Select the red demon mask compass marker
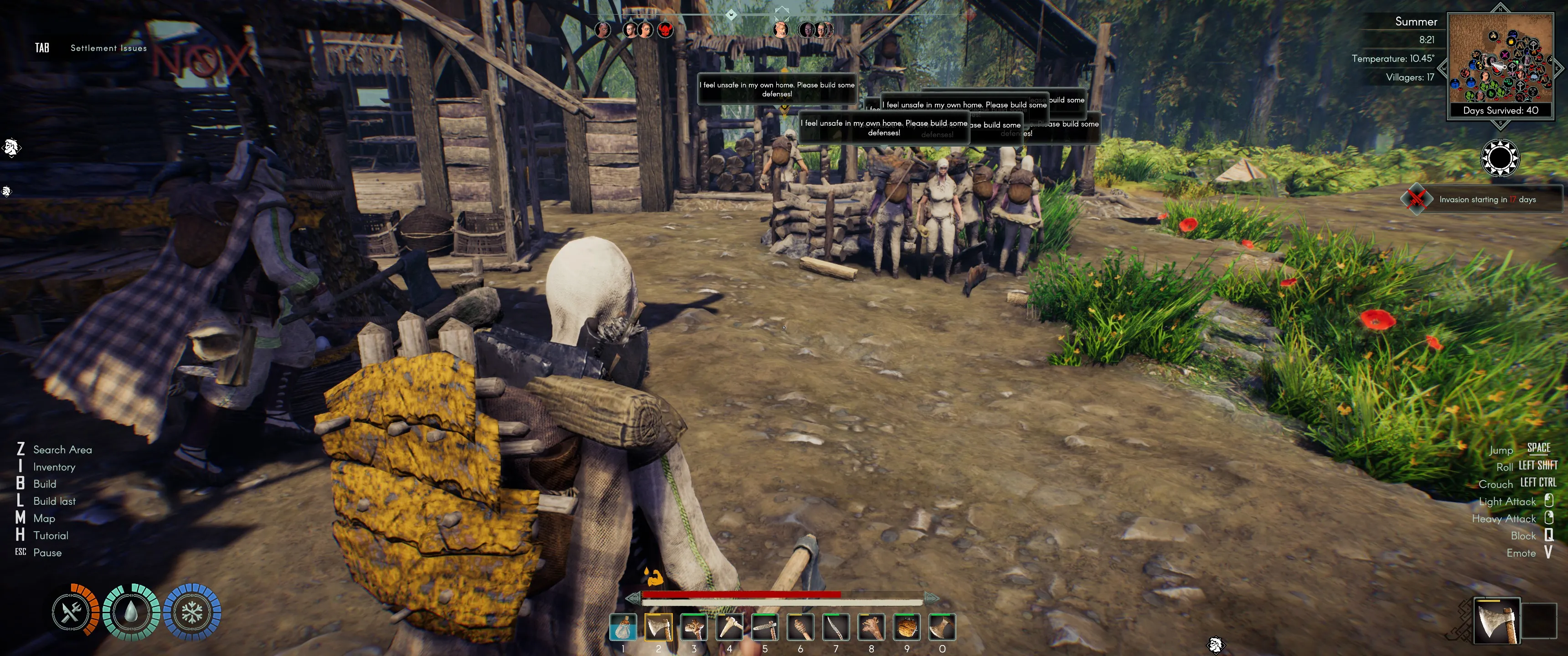The image size is (1568, 656). tap(666, 30)
